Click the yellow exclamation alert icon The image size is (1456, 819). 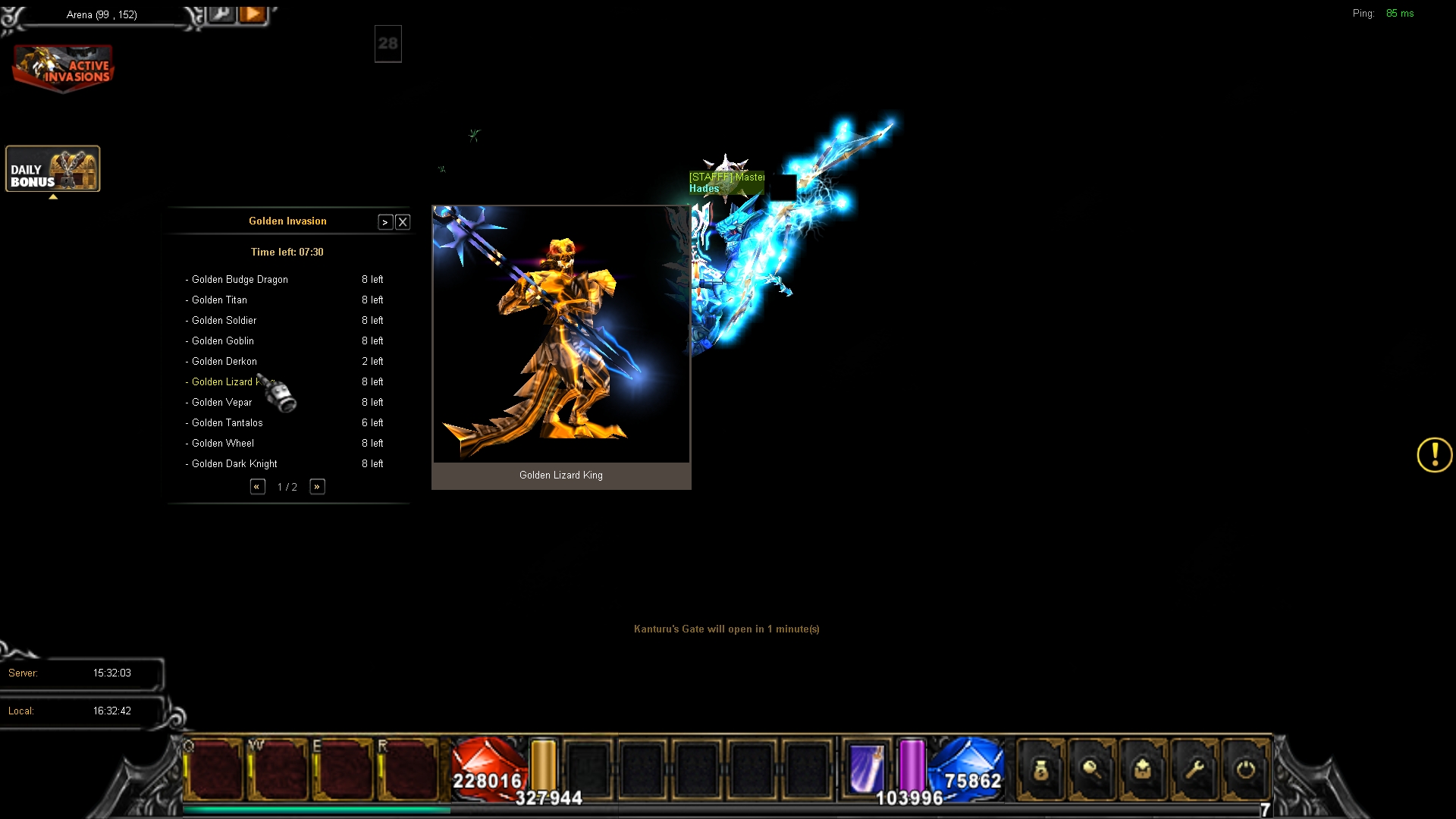pyautogui.click(x=1434, y=455)
